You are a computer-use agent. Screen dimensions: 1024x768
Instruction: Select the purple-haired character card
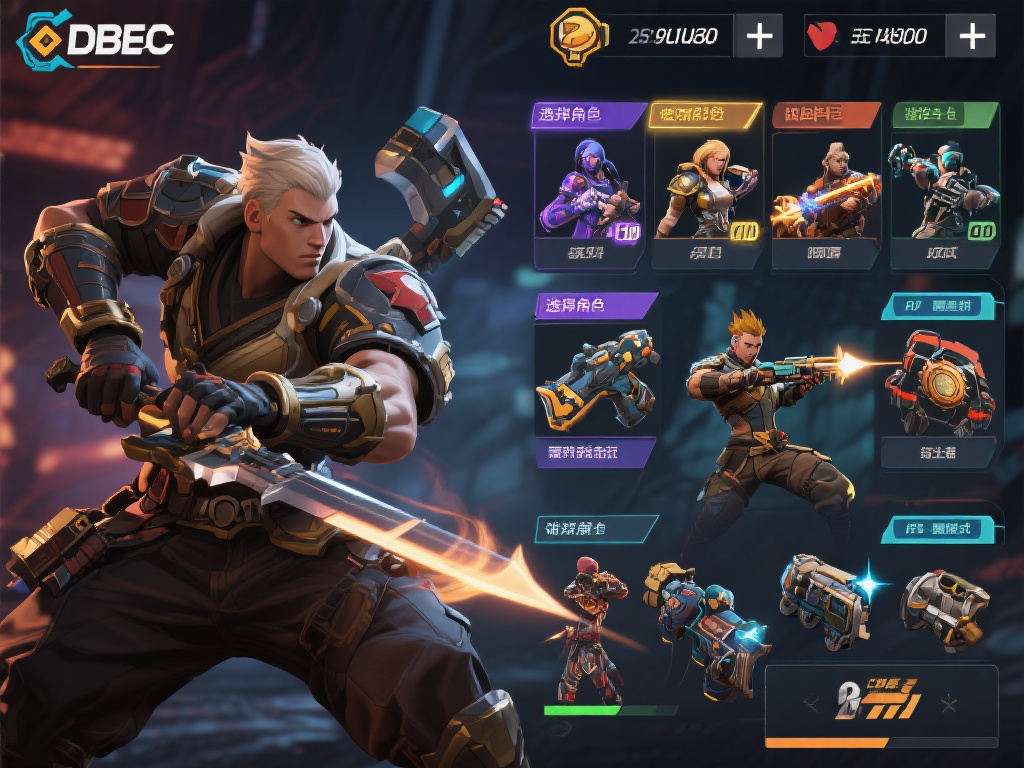590,190
